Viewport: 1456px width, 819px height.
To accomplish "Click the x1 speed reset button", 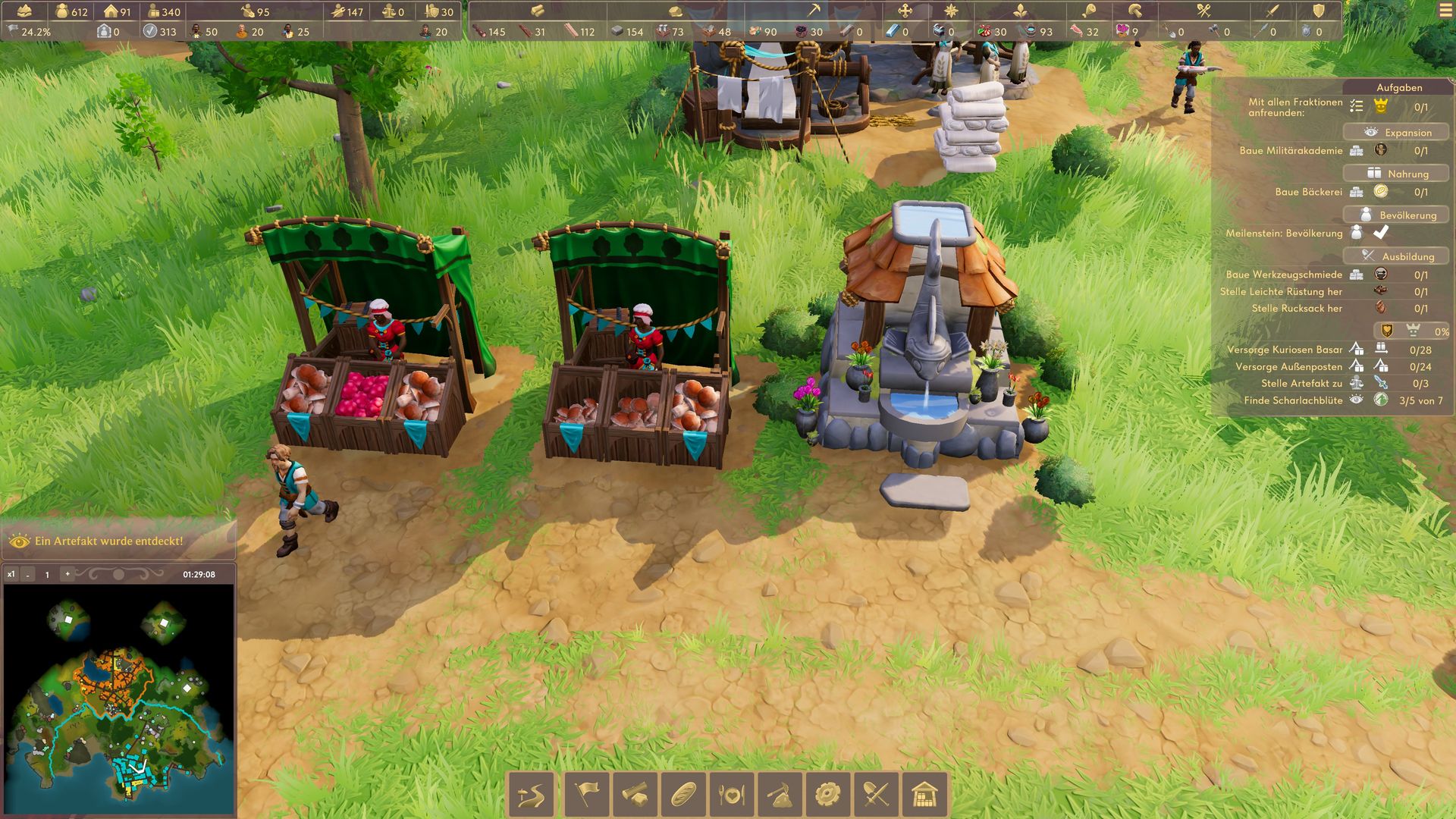I will point(11,574).
